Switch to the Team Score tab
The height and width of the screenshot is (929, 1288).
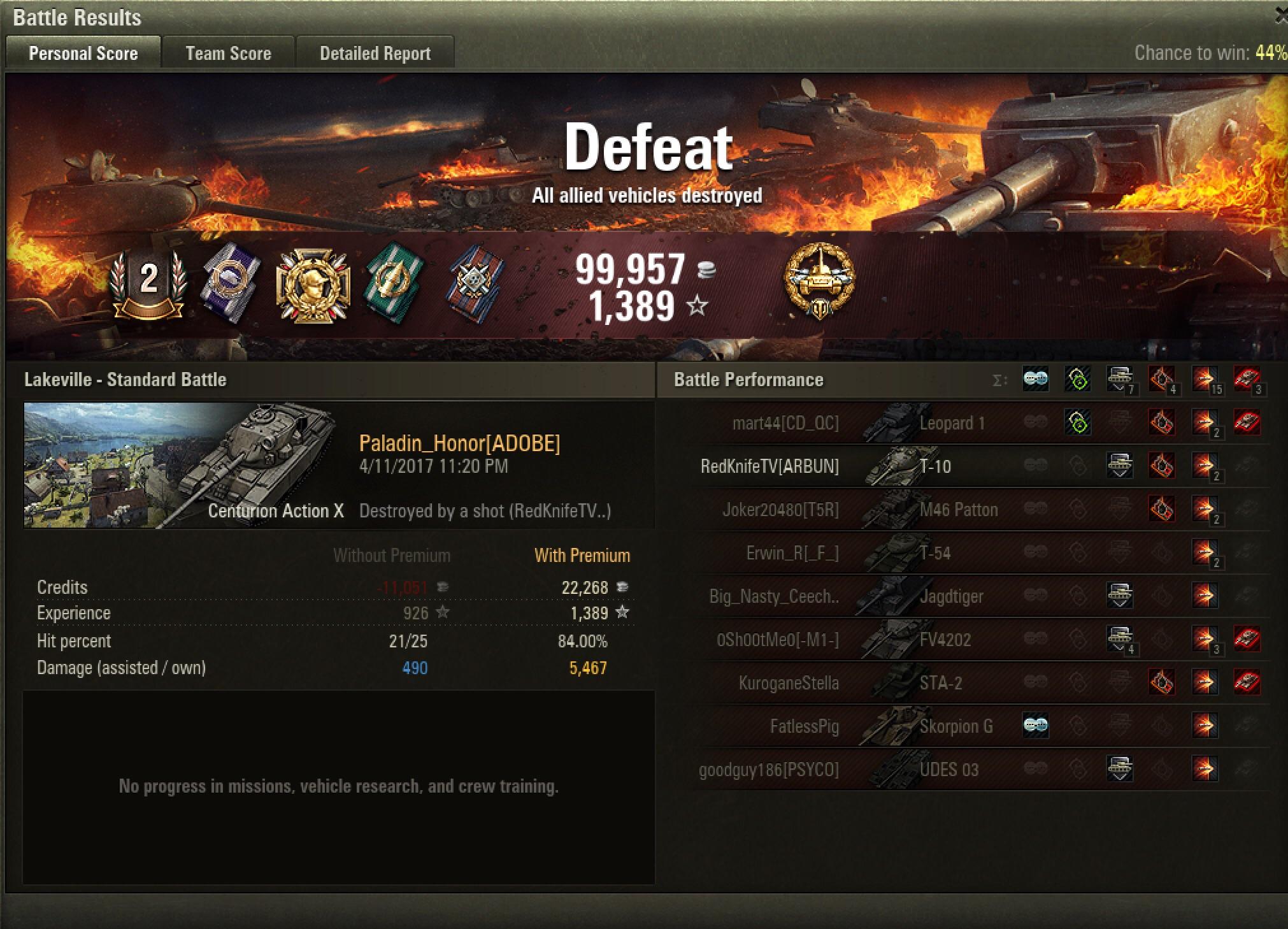pyautogui.click(x=228, y=53)
